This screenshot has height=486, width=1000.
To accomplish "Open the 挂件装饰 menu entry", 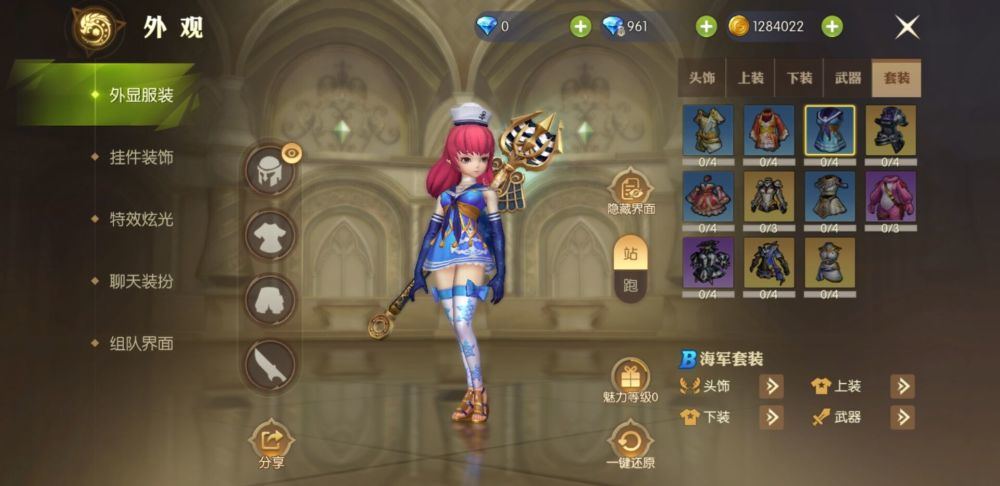I will click(x=141, y=157).
